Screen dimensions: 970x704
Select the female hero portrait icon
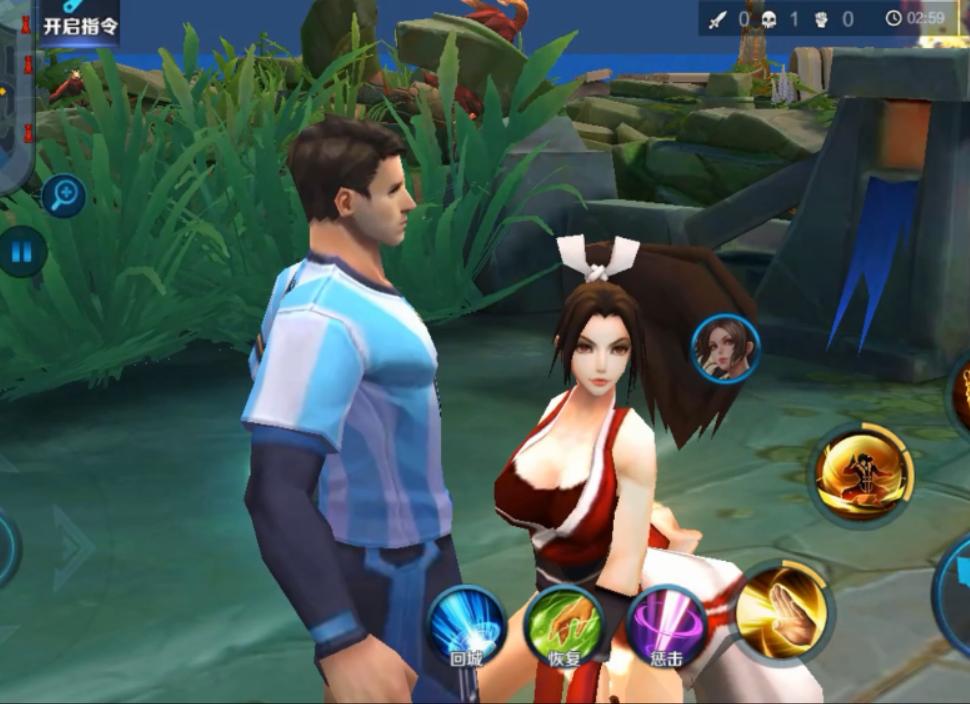(x=726, y=348)
